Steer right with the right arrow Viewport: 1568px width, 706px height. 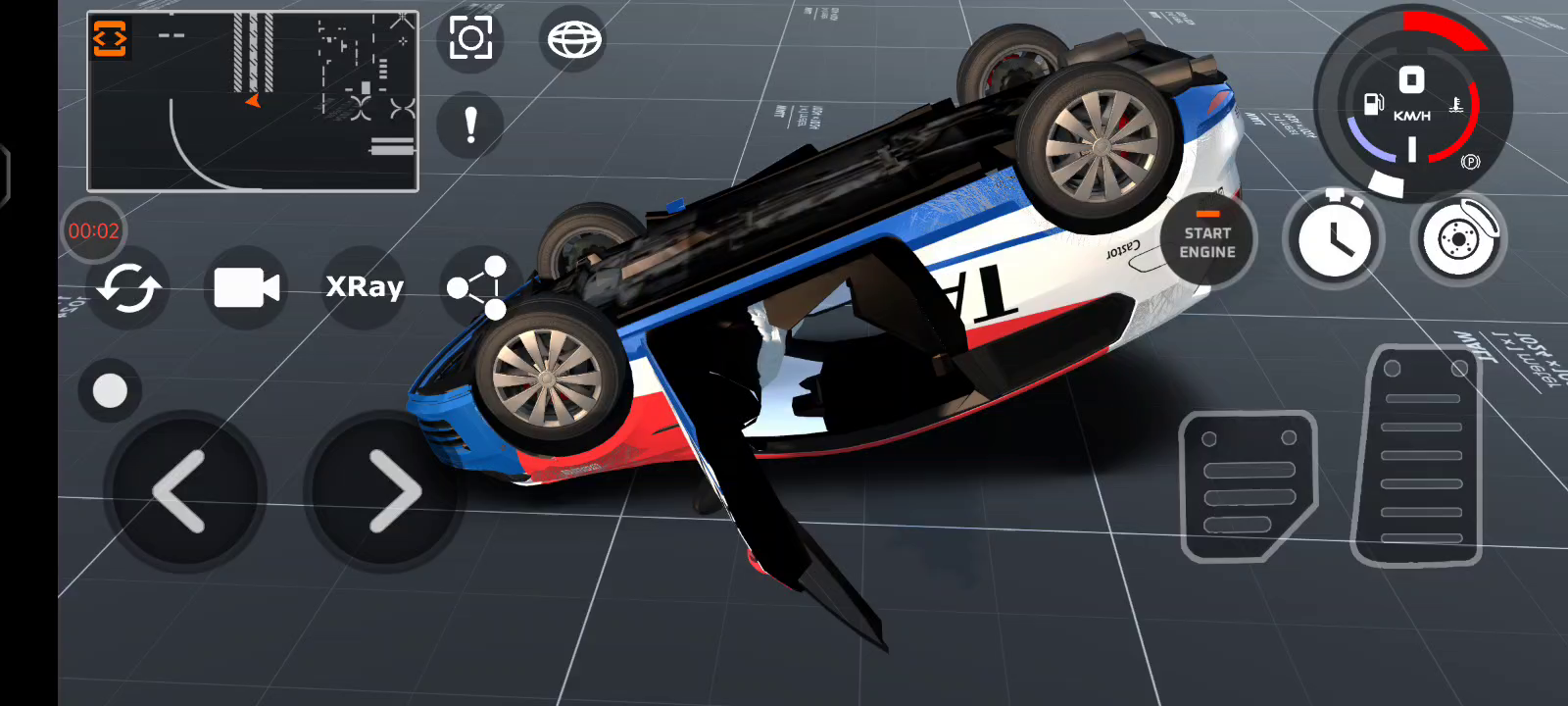click(x=390, y=491)
